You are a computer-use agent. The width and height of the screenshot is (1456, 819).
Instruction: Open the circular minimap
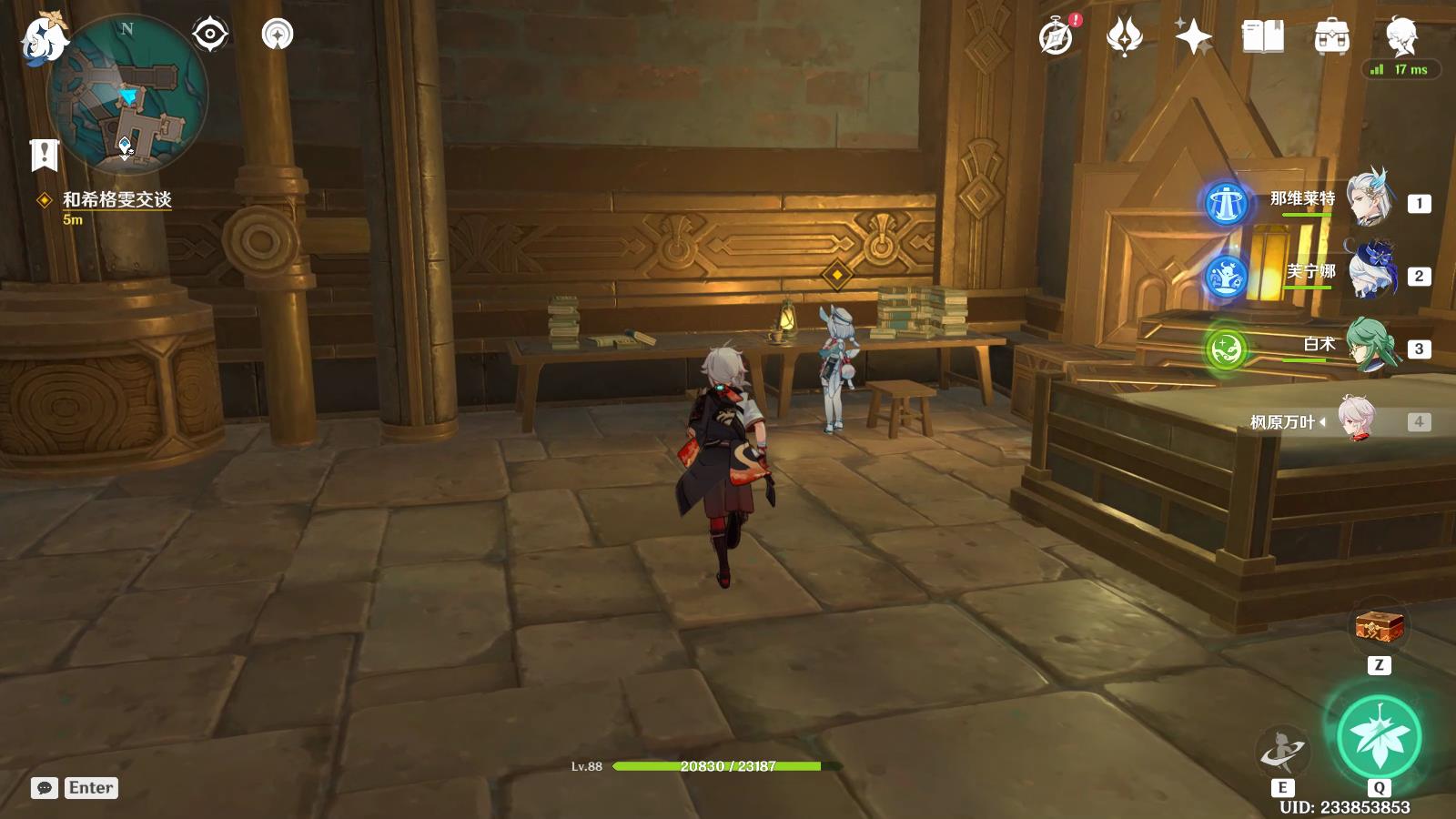pyautogui.click(x=127, y=95)
